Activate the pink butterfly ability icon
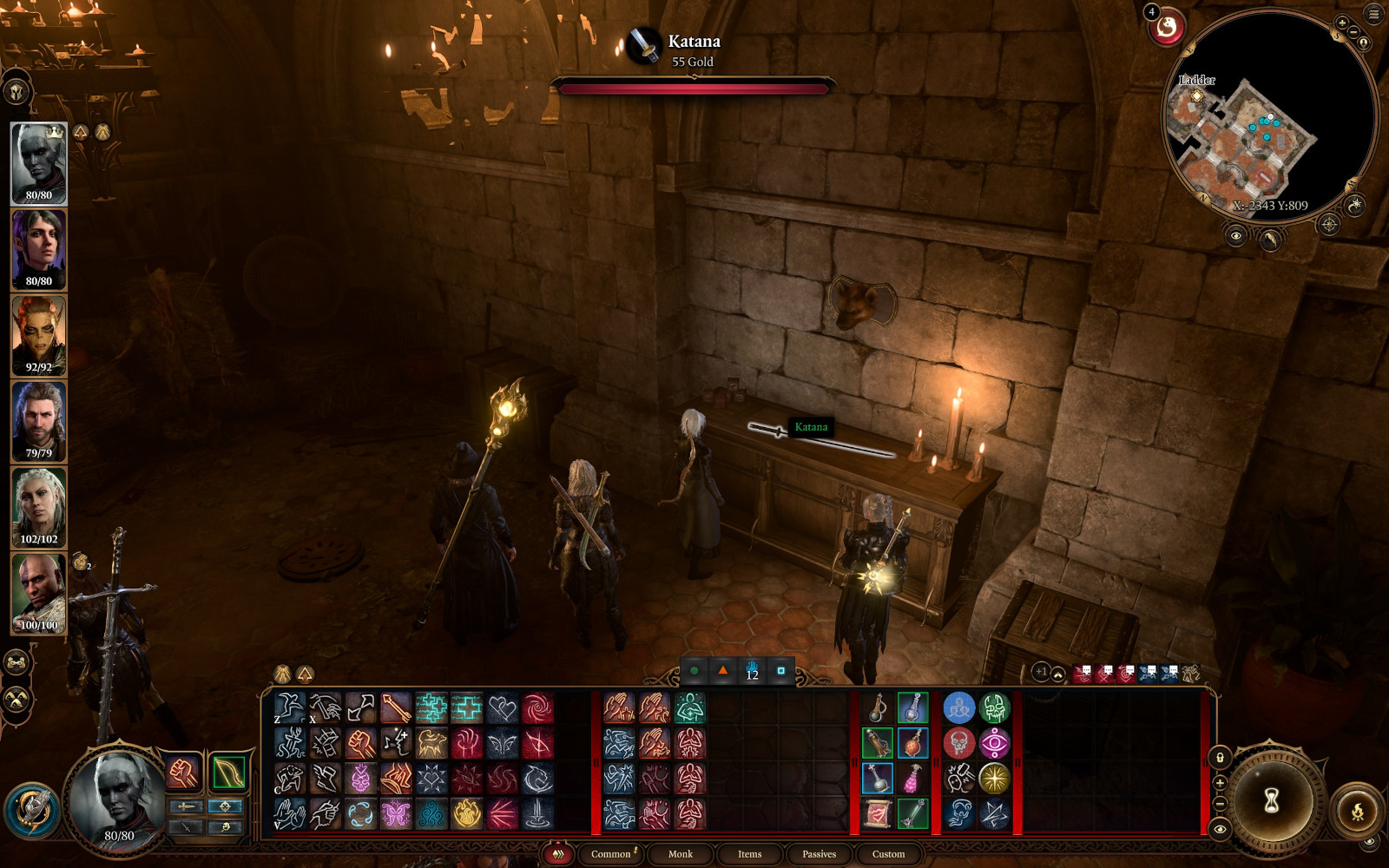 click(396, 814)
